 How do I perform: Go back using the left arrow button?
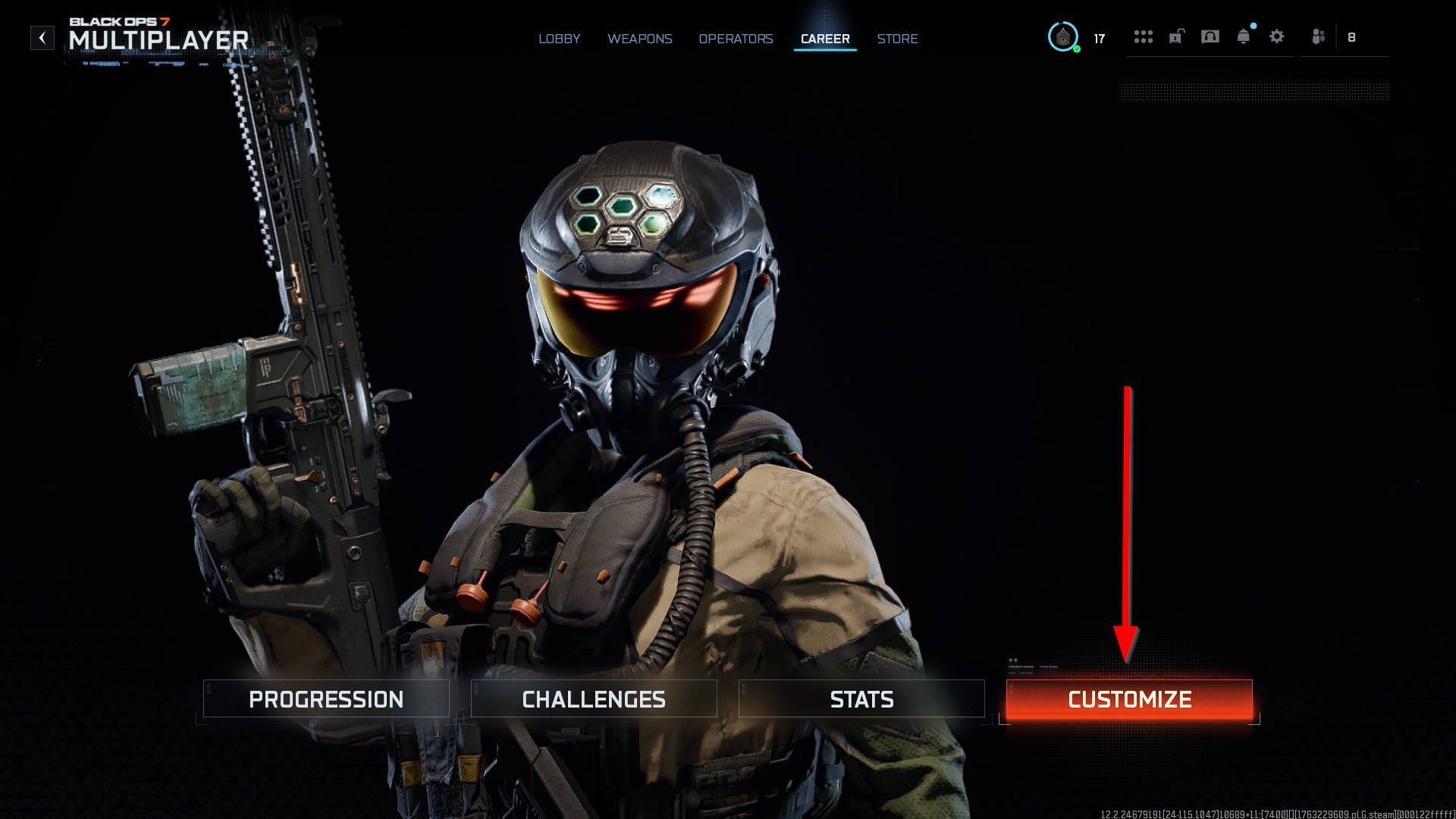click(x=42, y=37)
